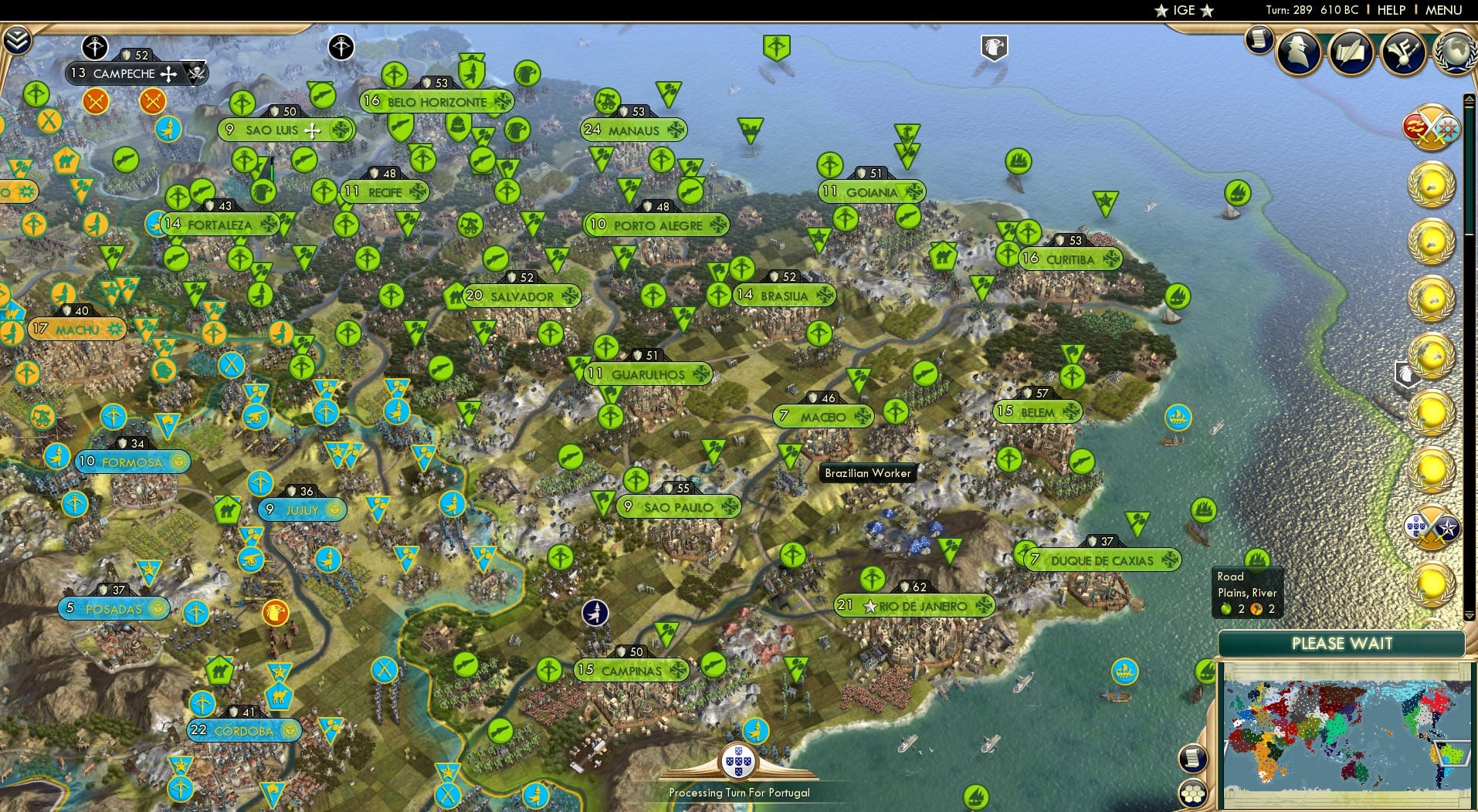Select the Rio de Janeiro city banner
Image resolution: width=1478 pixels, height=812 pixels.
[916, 606]
